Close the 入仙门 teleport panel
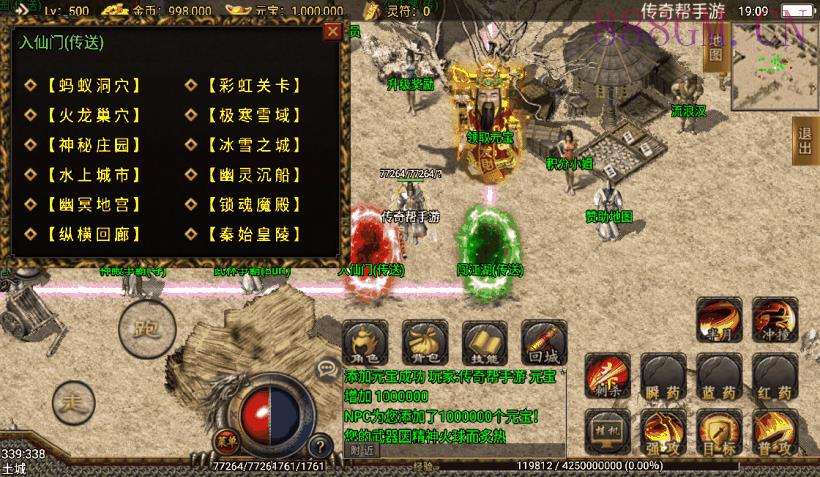The image size is (820, 477). pyautogui.click(x=332, y=31)
